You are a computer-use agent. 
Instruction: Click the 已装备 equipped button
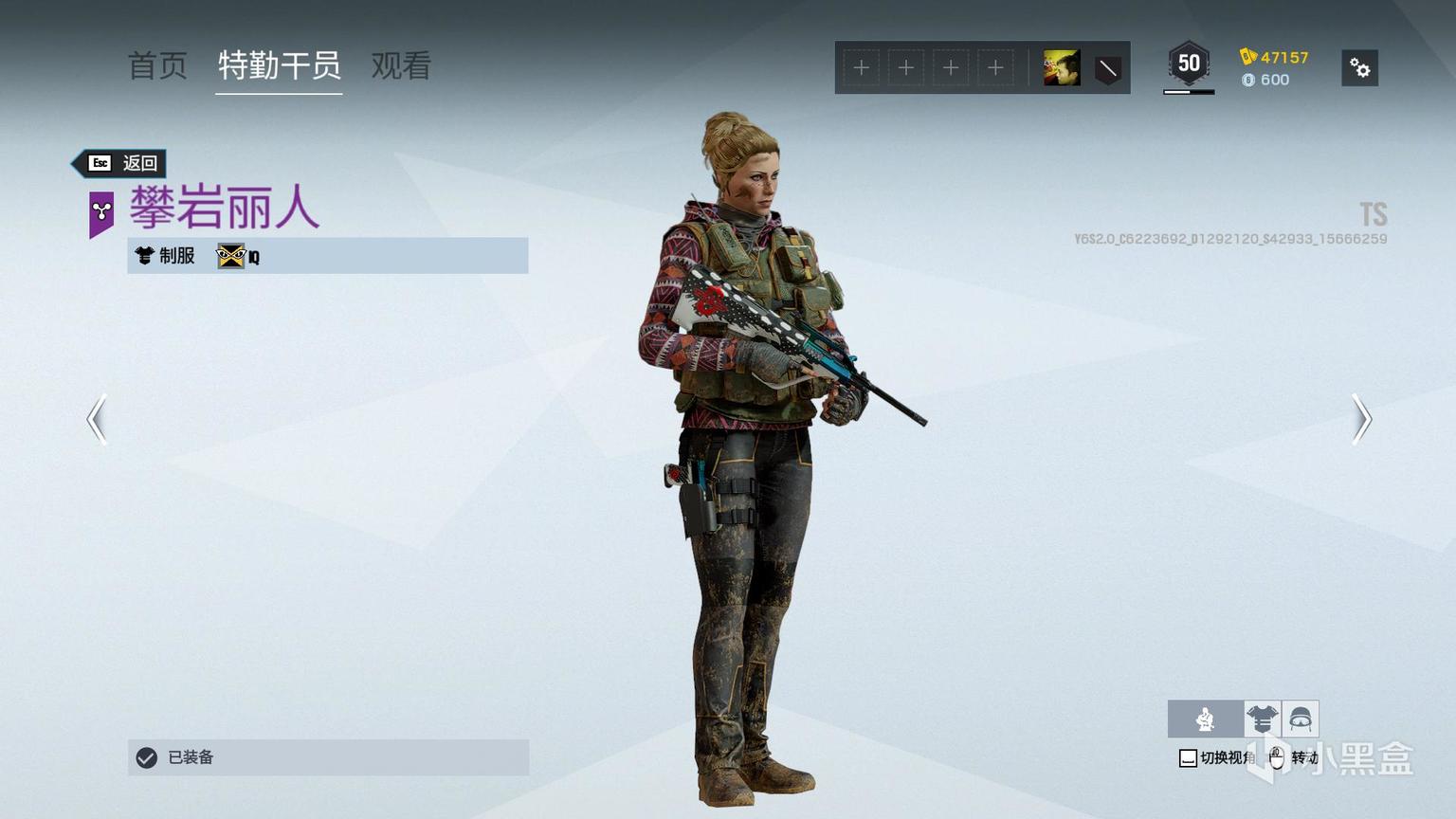pyautogui.click(x=328, y=757)
